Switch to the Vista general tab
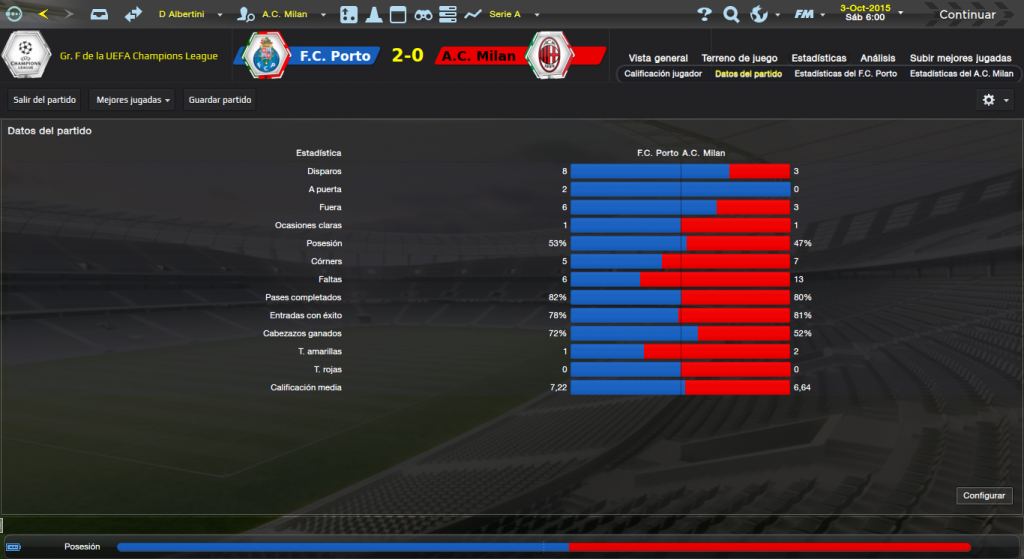 point(658,58)
